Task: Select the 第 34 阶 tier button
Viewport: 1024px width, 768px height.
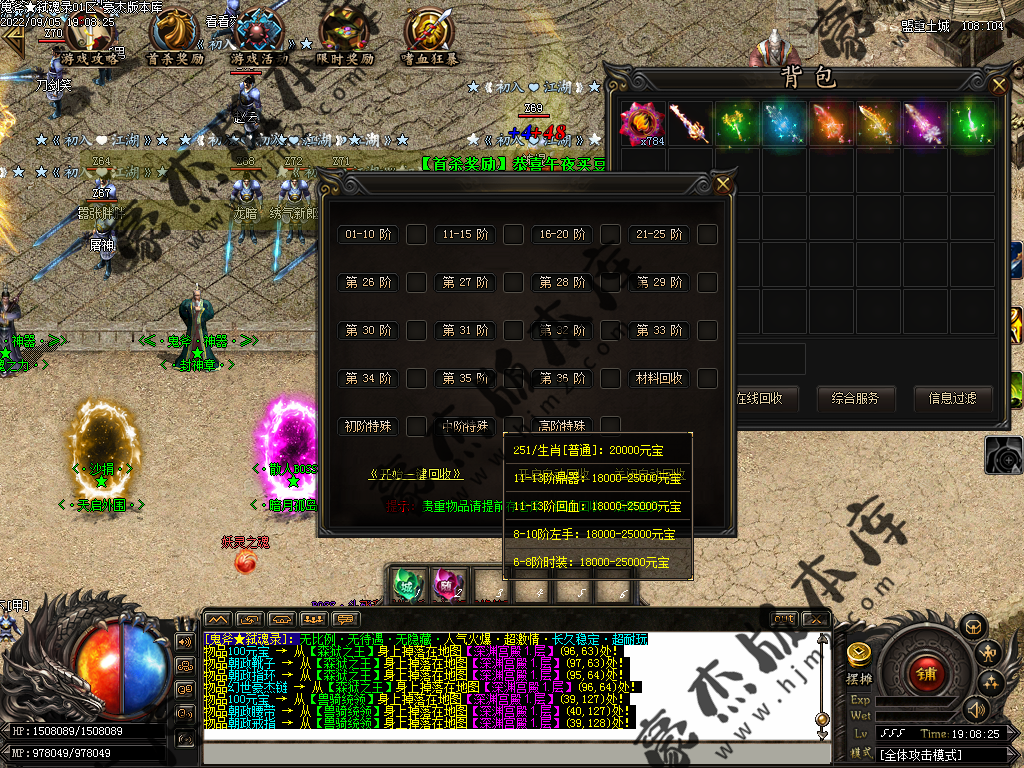Action: (368, 379)
